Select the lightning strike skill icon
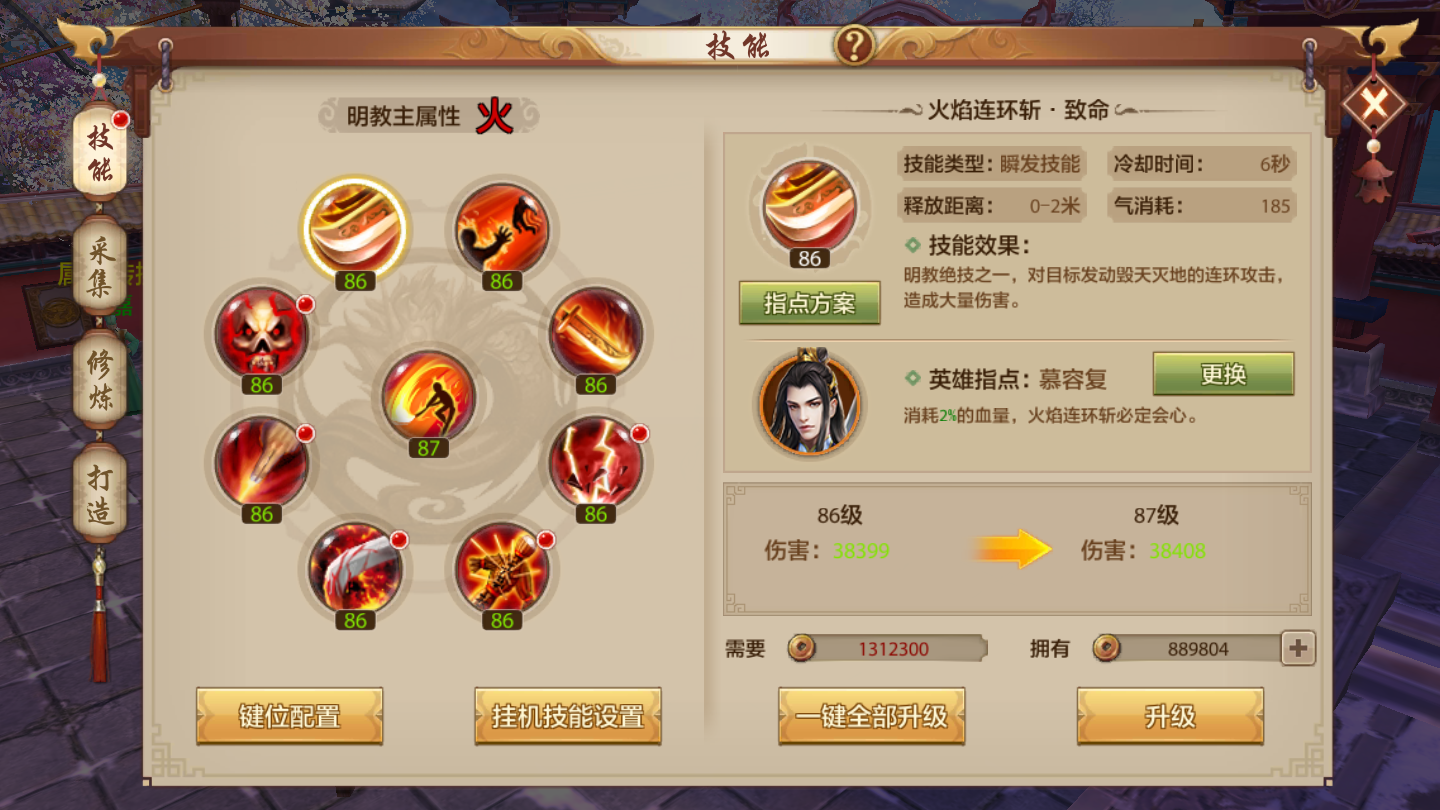This screenshot has width=1440, height=810. click(x=594, y=460)
